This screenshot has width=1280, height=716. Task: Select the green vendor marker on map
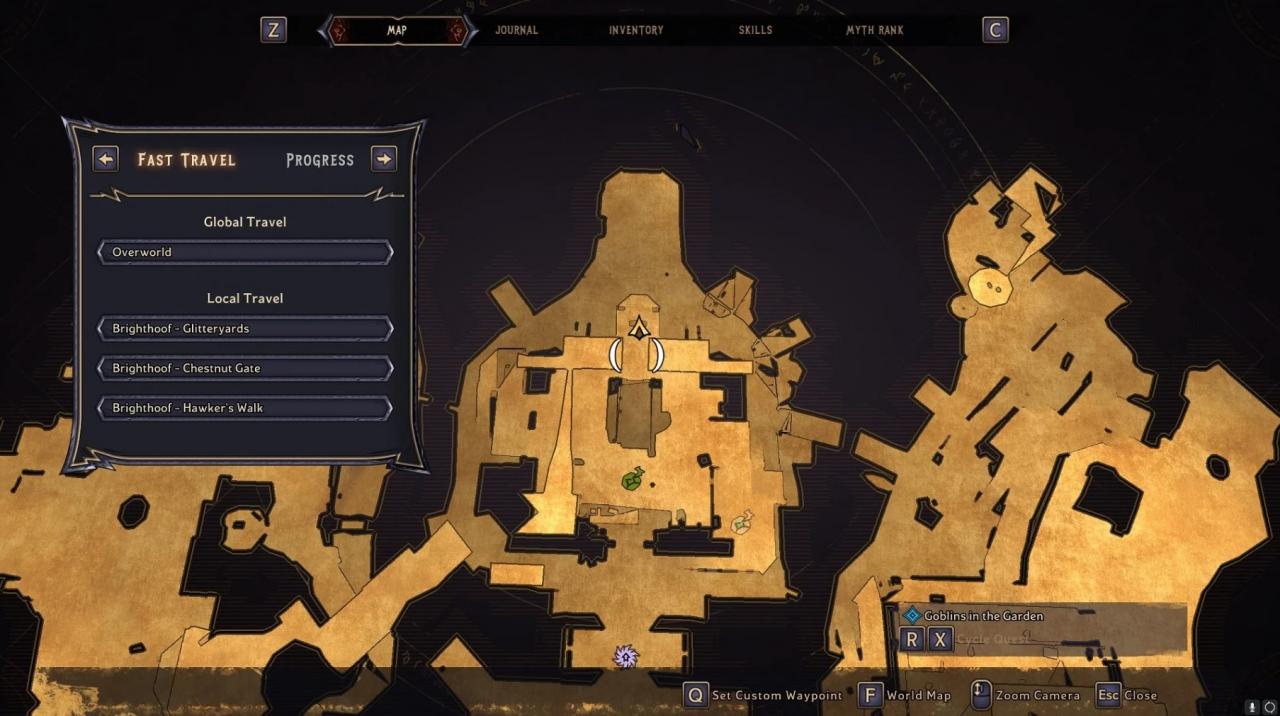tap(632, 479)
